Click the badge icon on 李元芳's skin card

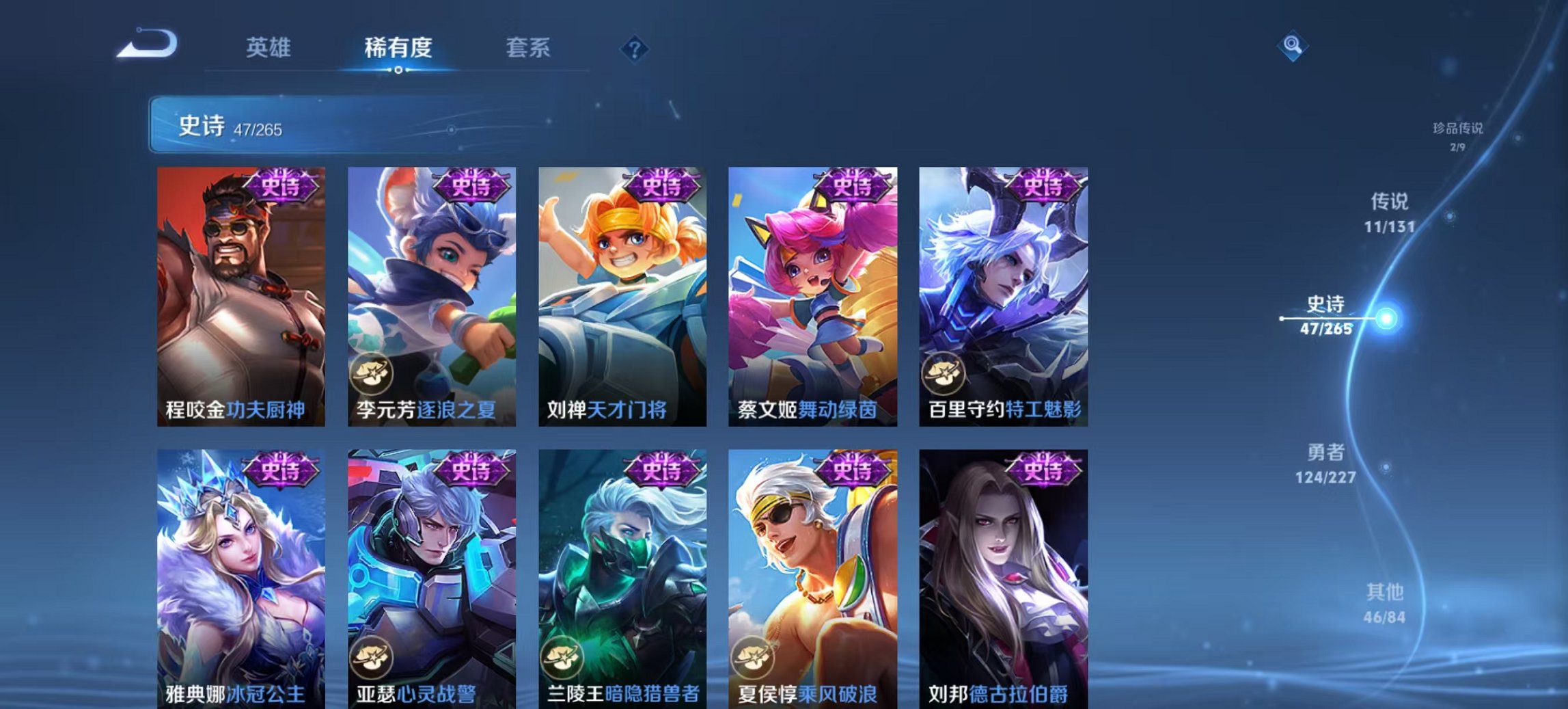pos(372,373)
